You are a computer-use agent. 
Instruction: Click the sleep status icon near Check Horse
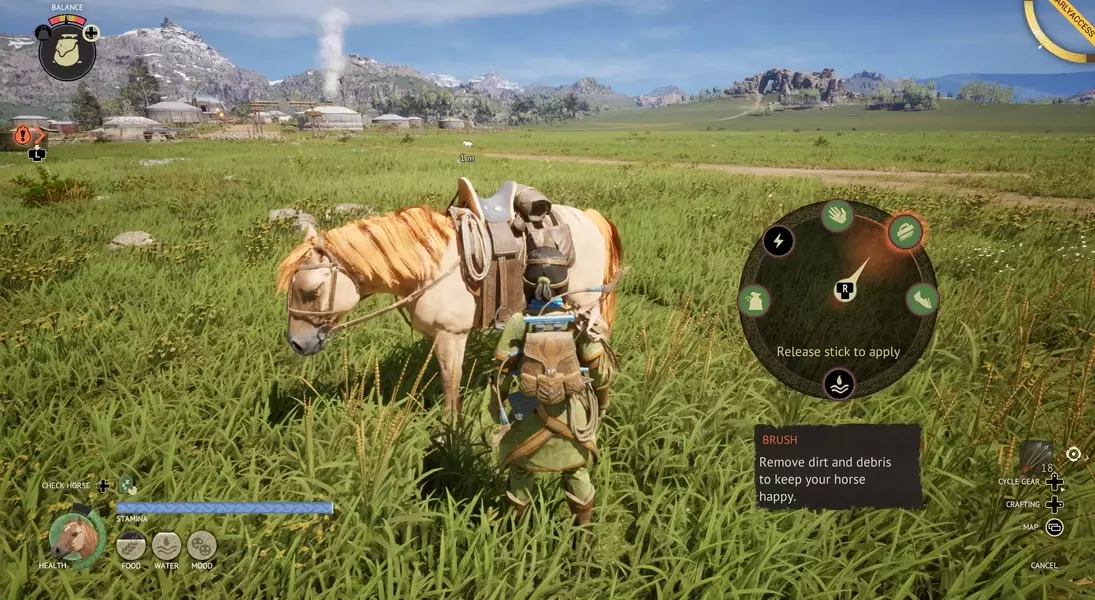coord(127,486)
